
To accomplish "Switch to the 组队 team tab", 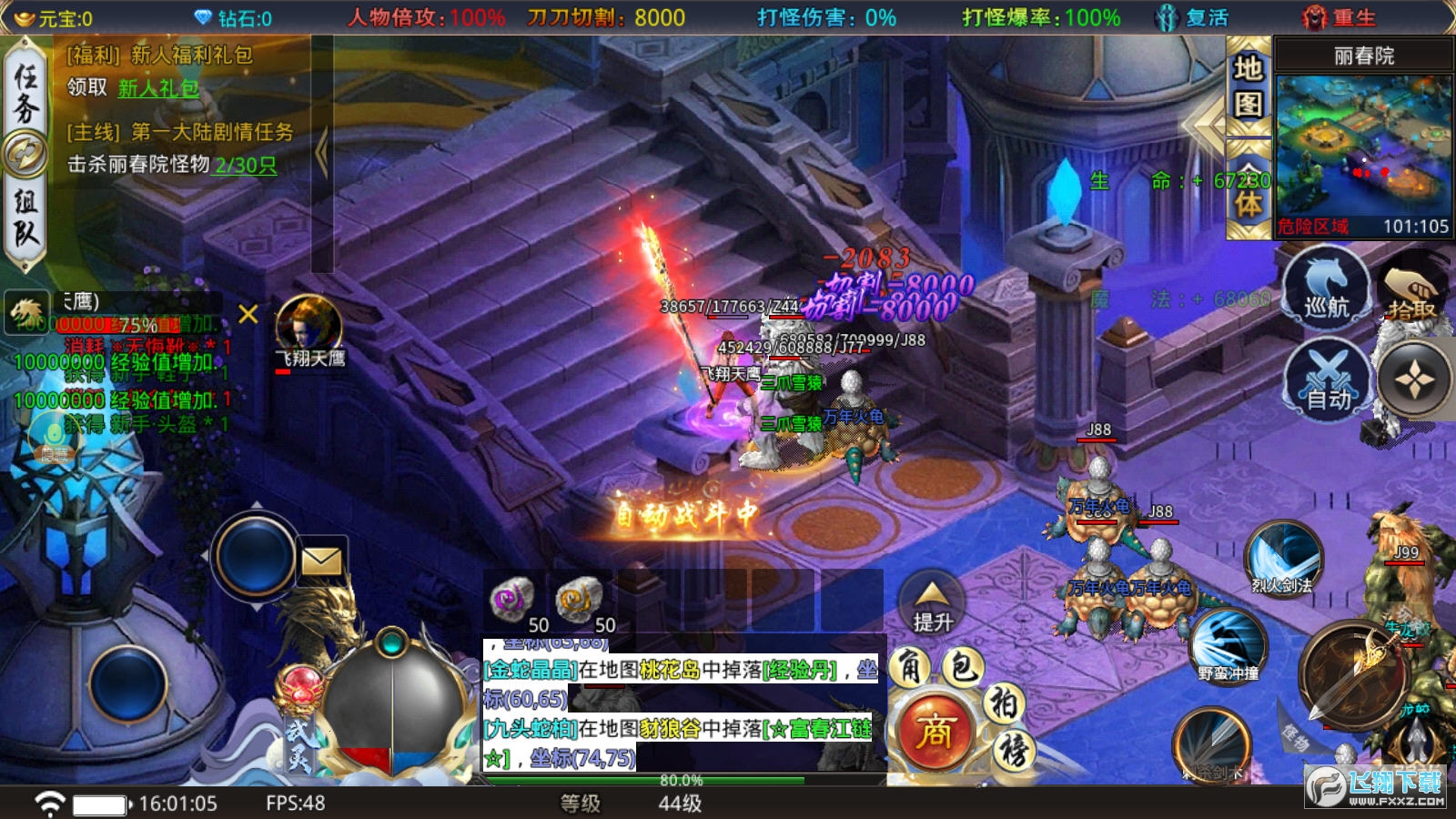I will point(25,218).
